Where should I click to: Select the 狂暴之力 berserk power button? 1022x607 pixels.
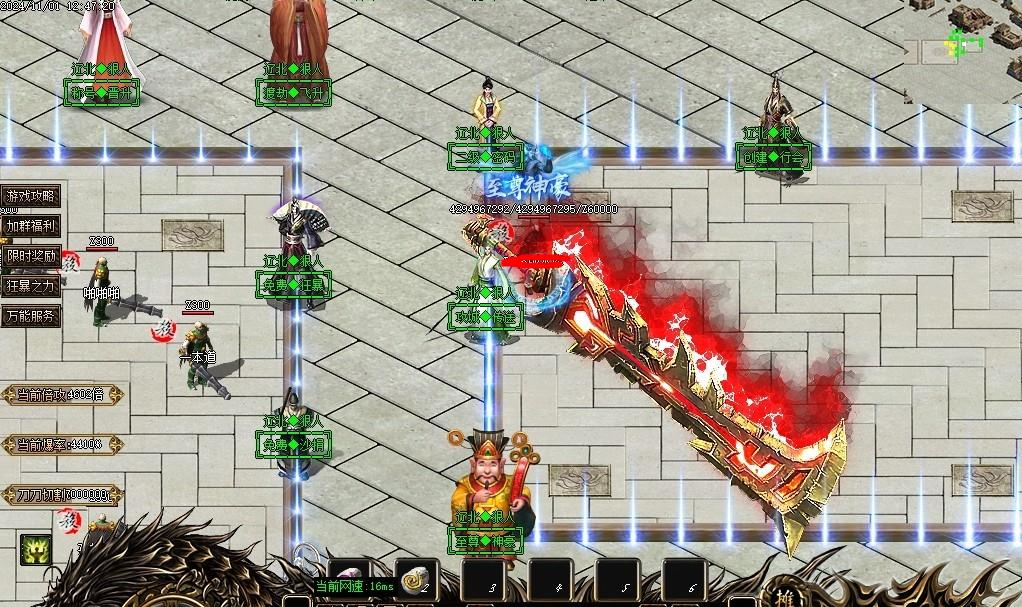[x=30, y=286]
